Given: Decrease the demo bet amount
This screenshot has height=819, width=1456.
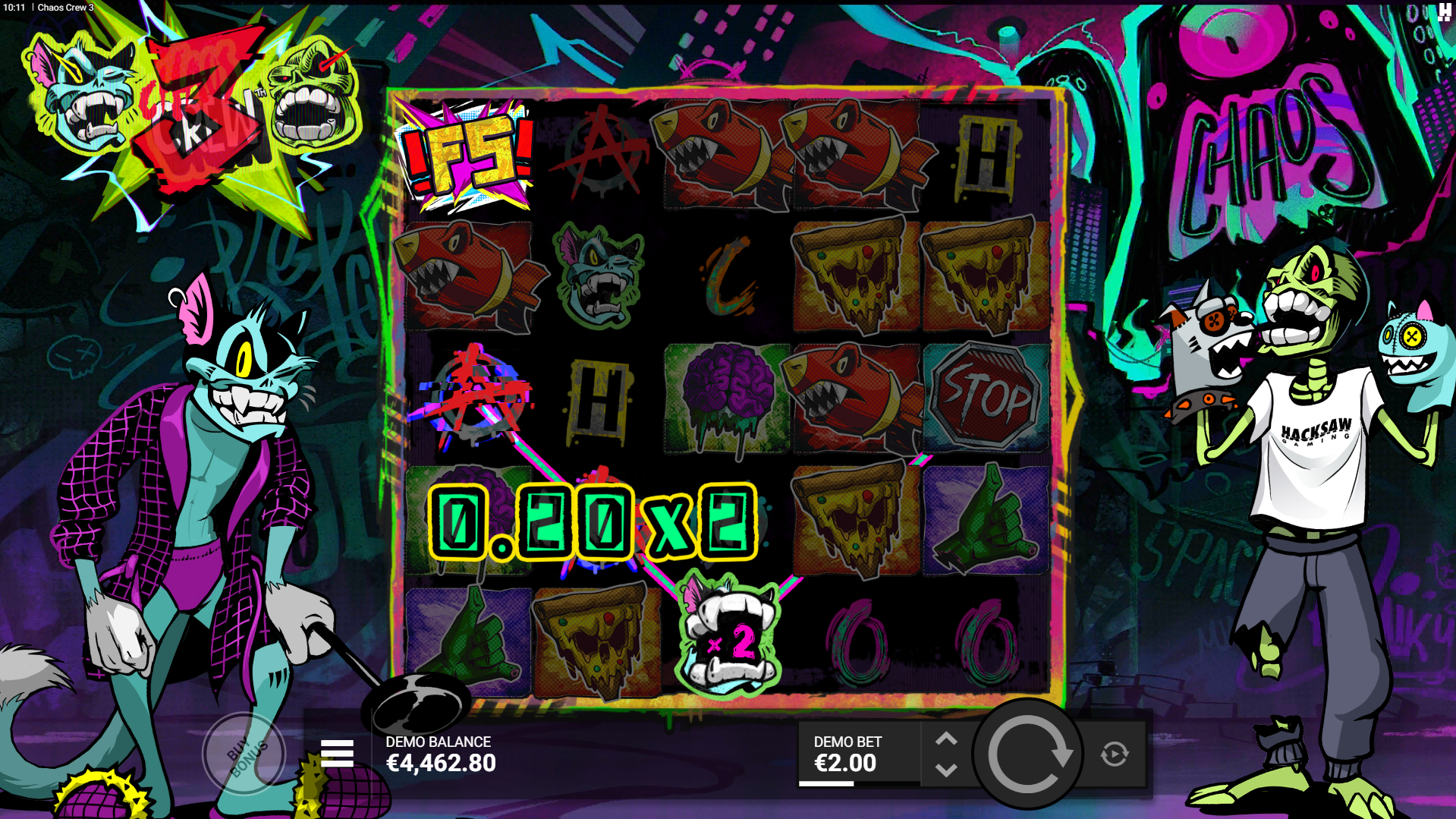Looking at the screenshot, I should click(x=946, y=770).
